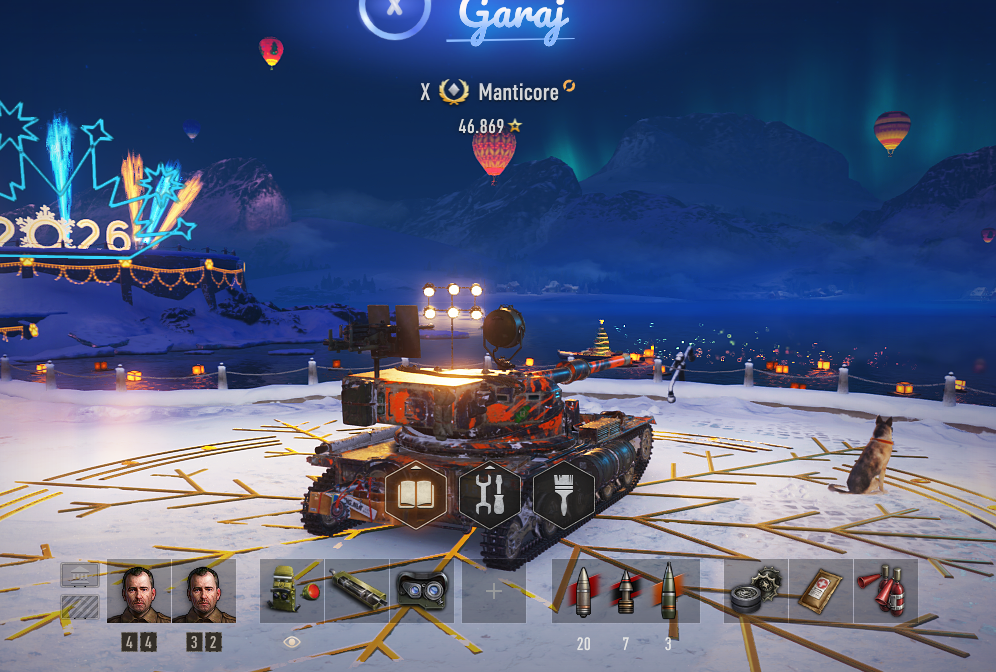996x672 pixels.
Task: Open the wrench and screwdriver hexagon
Action: tap(489, 495)
